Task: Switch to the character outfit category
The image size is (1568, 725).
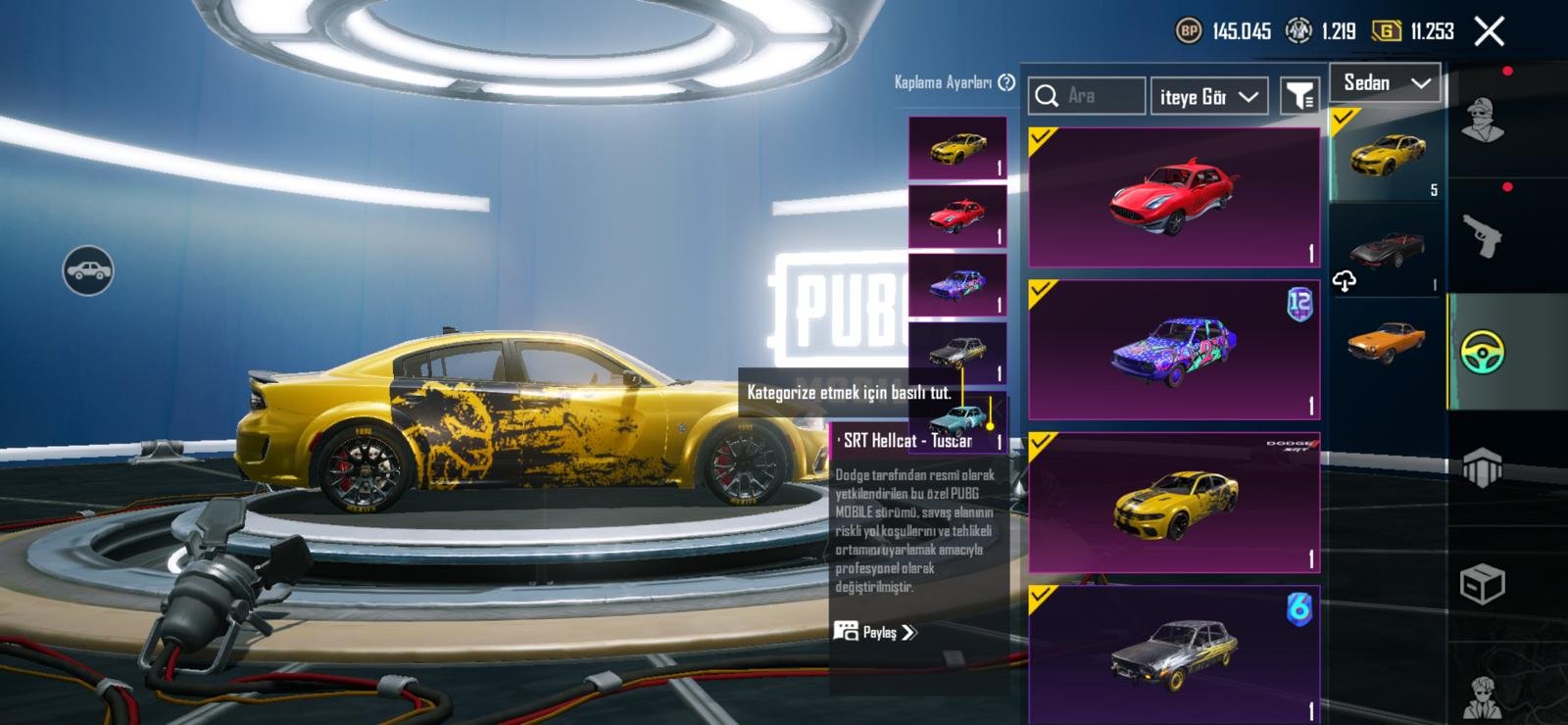Action: [x=1483, y=120]
